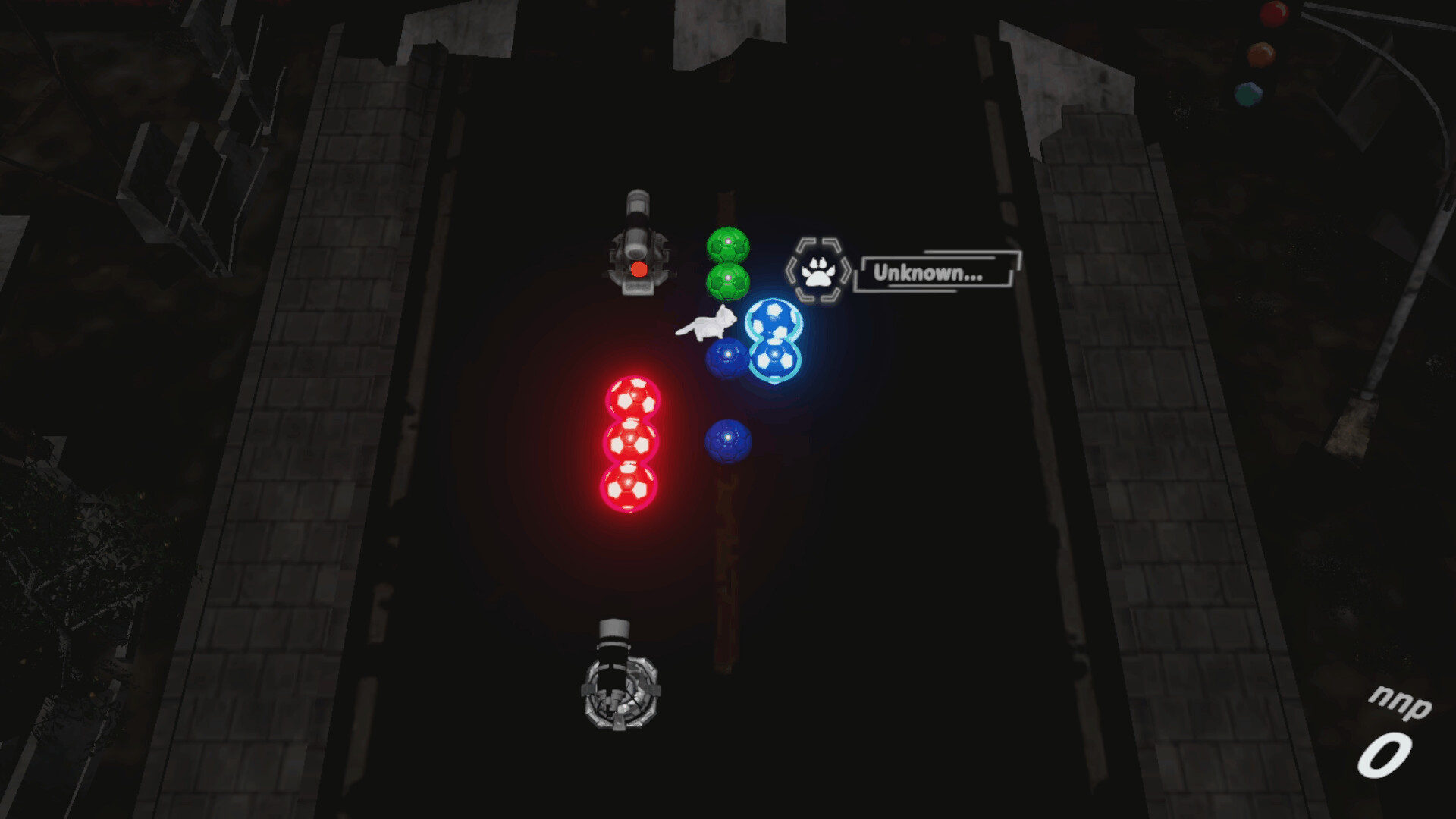The width and height of the screenshot is (1456, 819).
Task: Click the small dark blue ball near the cat
Action: 727,356
